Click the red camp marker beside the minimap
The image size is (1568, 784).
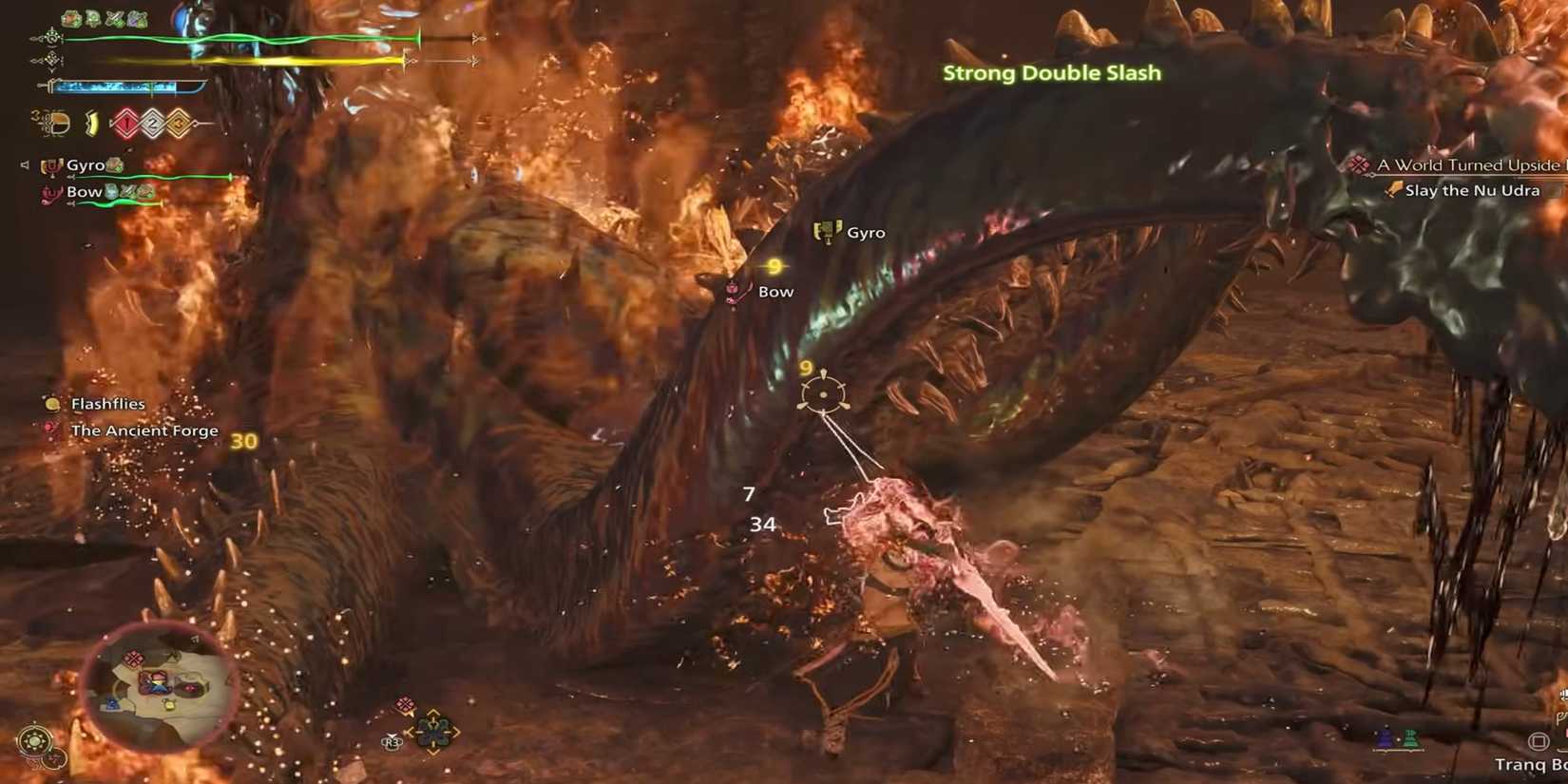404,703
